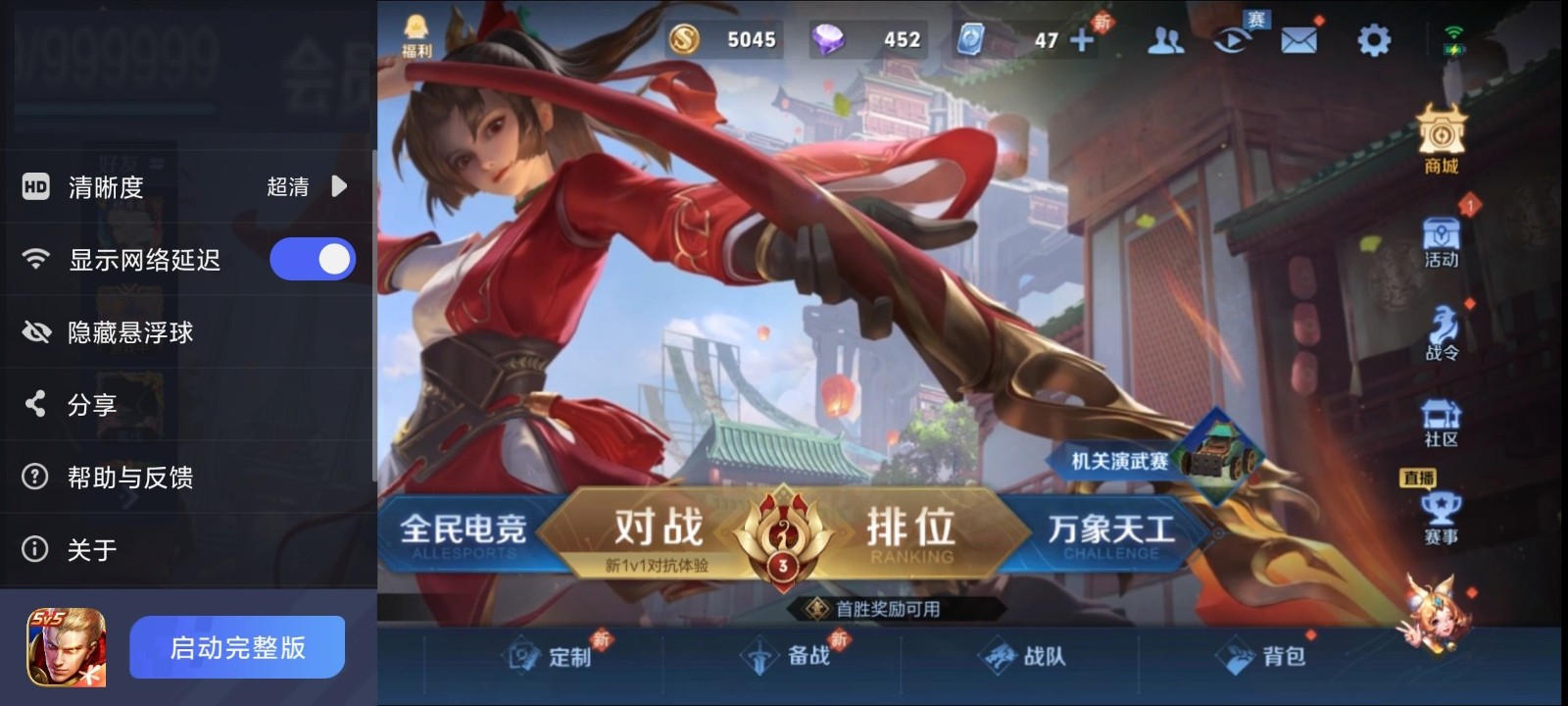Open the game settings gear
The image size is (1568, 706).
1374,41
